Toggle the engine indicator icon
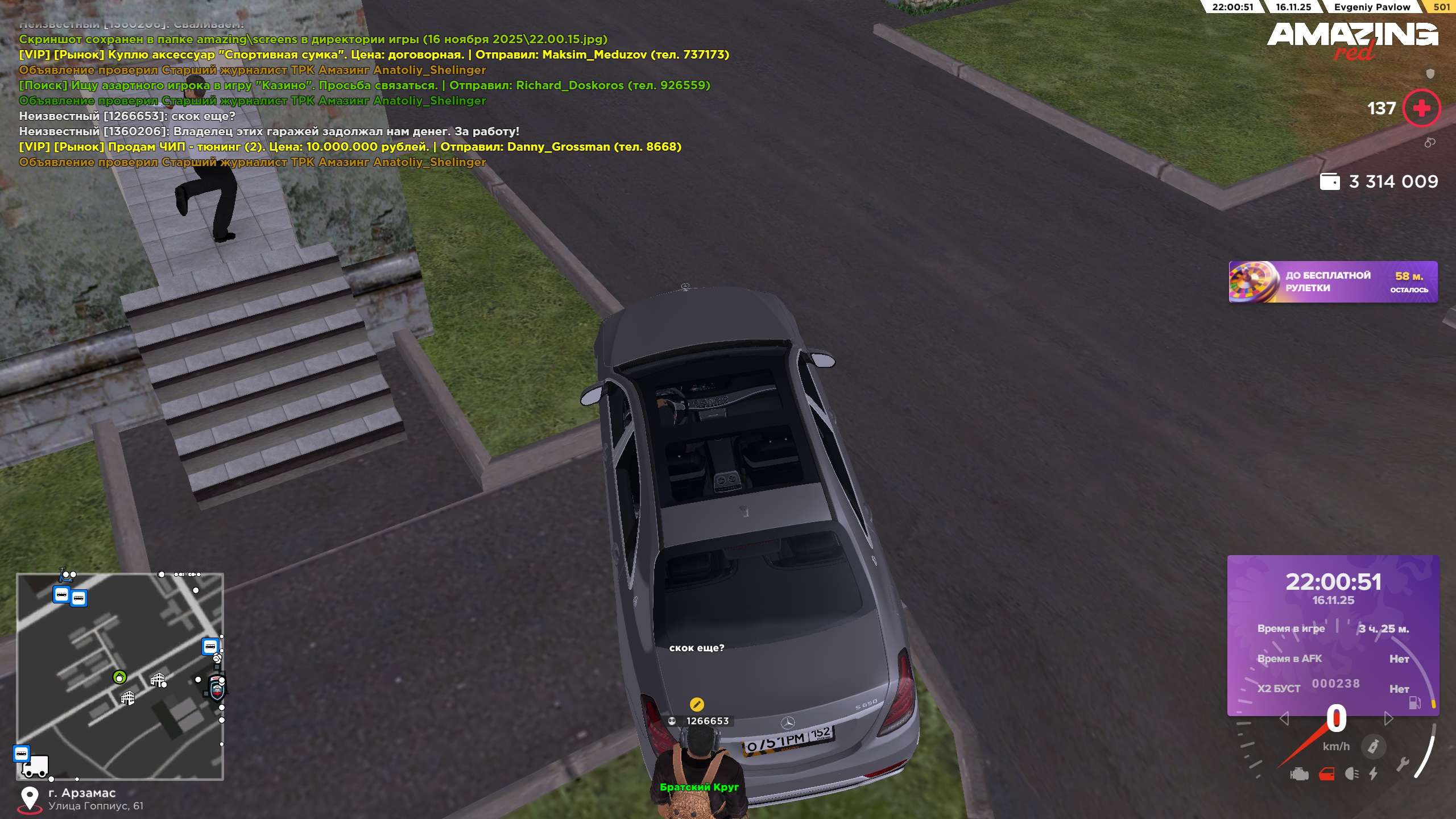 pyautogui.click(x=1299, y=774)
